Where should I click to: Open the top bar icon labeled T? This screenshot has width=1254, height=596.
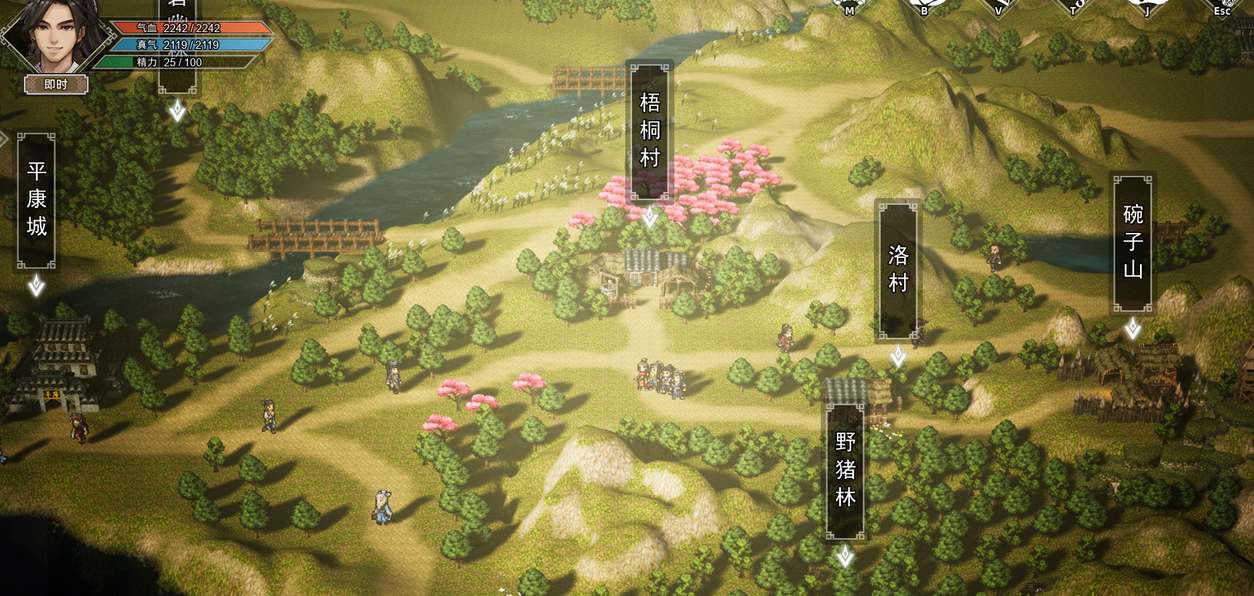(1073, 6)
